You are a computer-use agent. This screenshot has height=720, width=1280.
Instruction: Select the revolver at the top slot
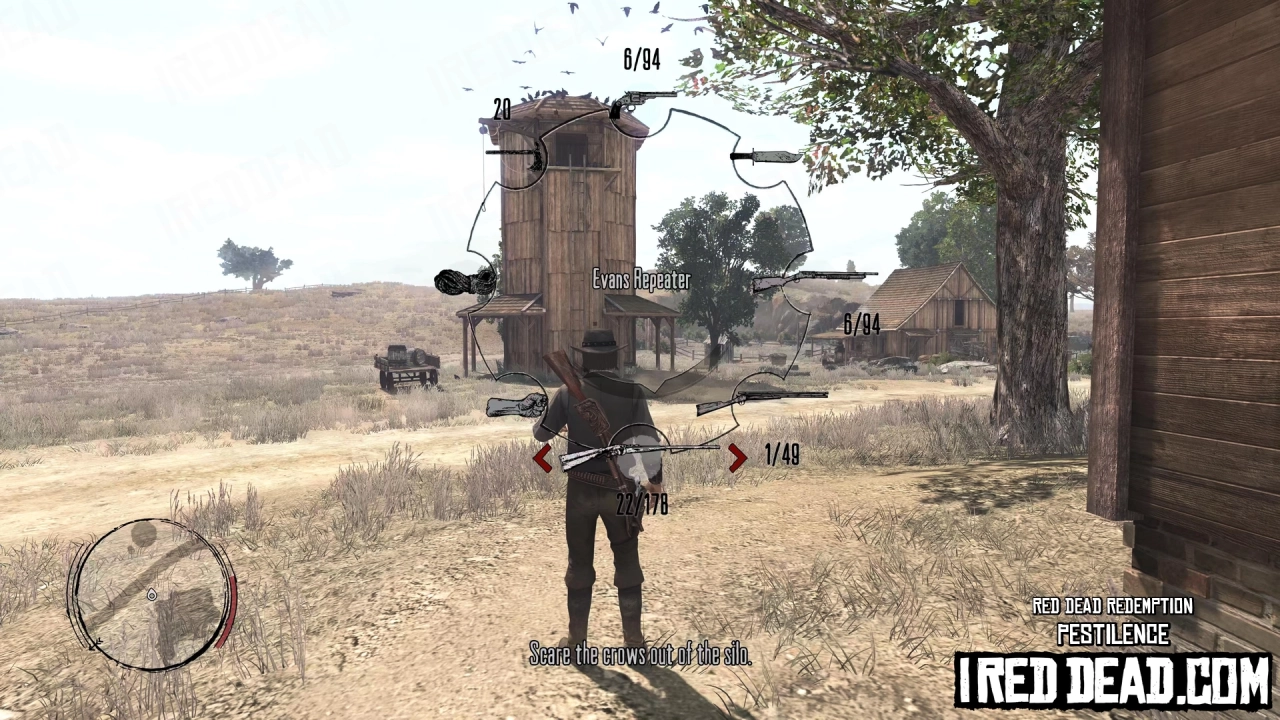tap(640, 100)
